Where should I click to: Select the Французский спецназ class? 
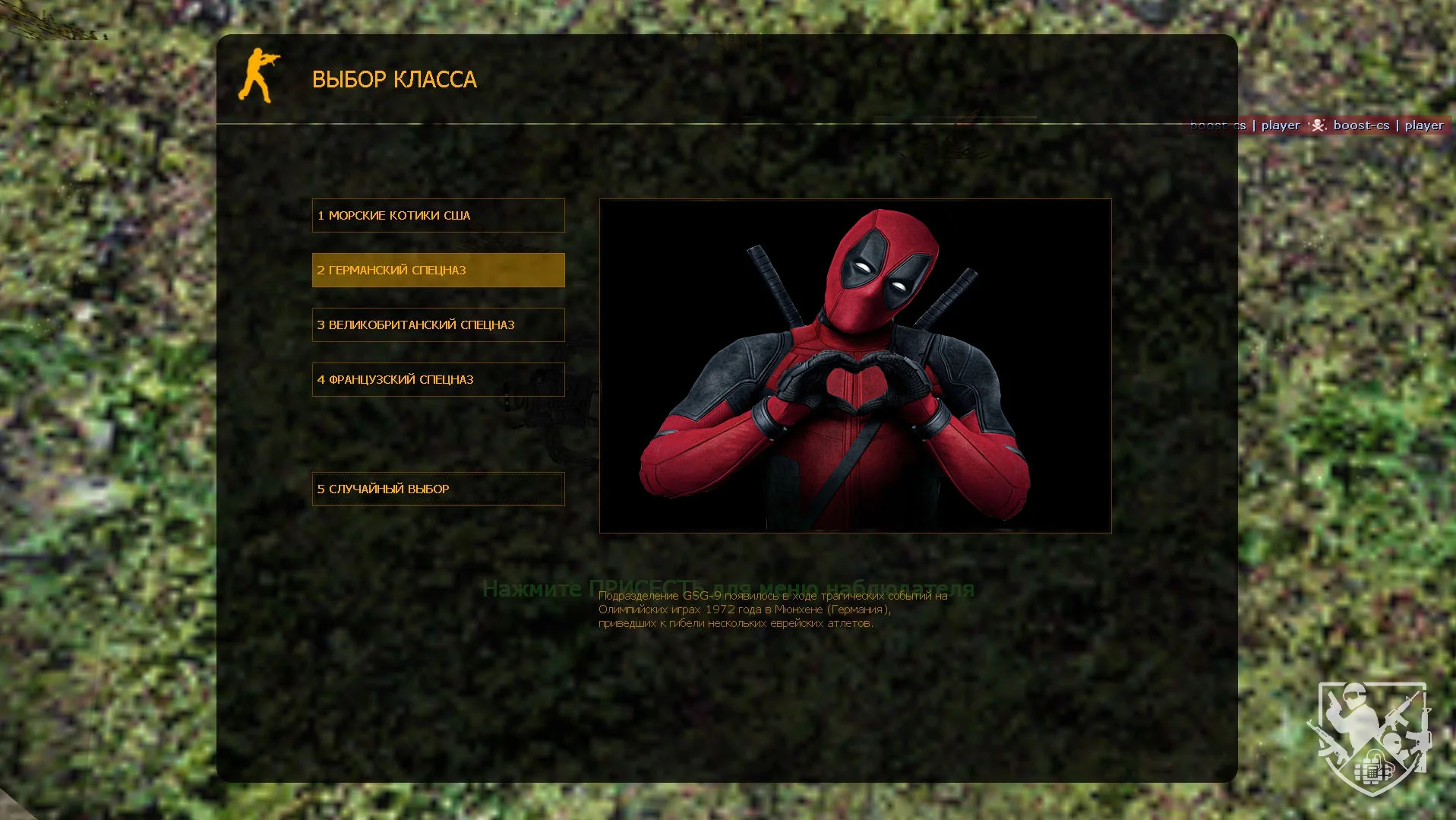pyautogui.click(x=437, y=380)
